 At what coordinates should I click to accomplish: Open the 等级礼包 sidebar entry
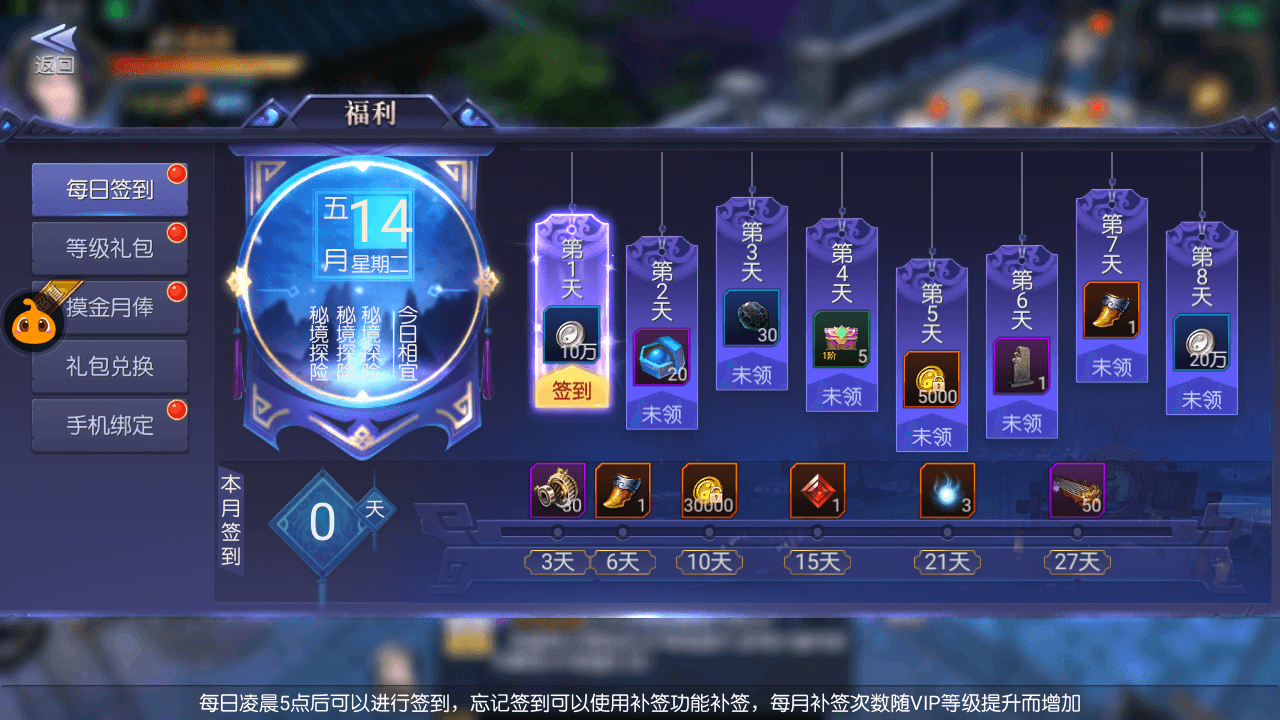[110, 247]
